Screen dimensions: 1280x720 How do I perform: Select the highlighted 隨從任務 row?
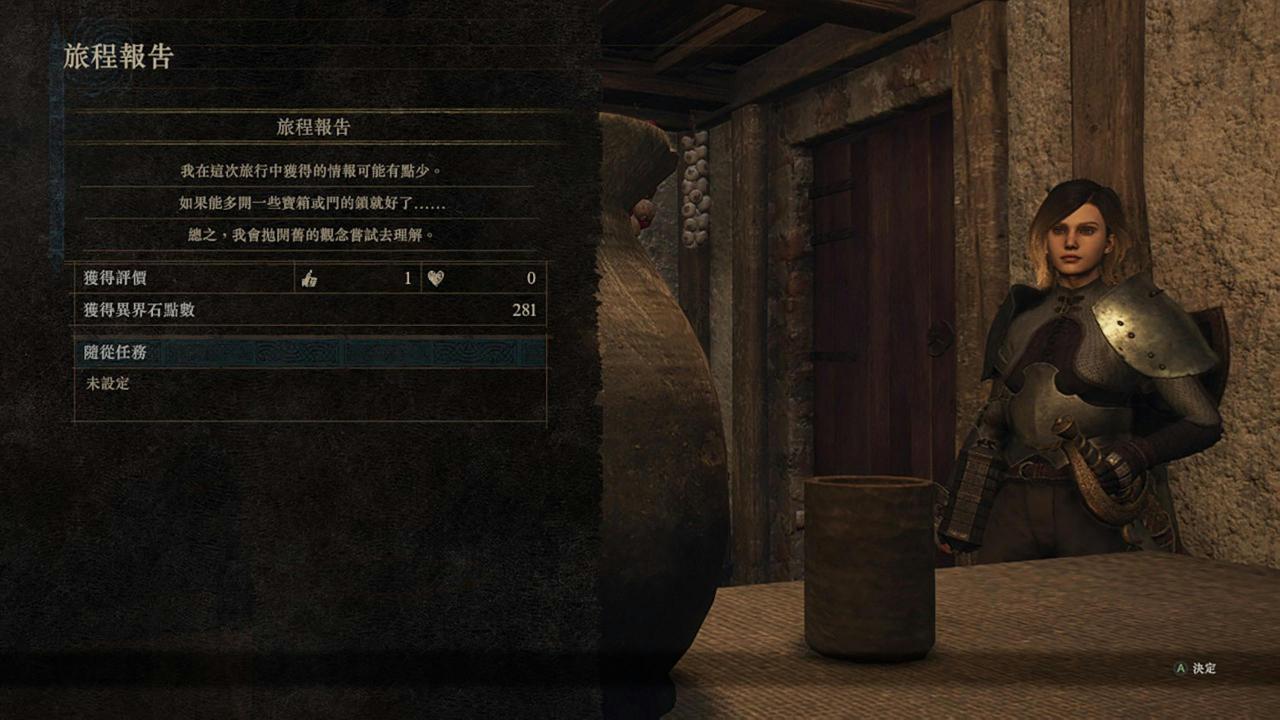tap(310, 352)
